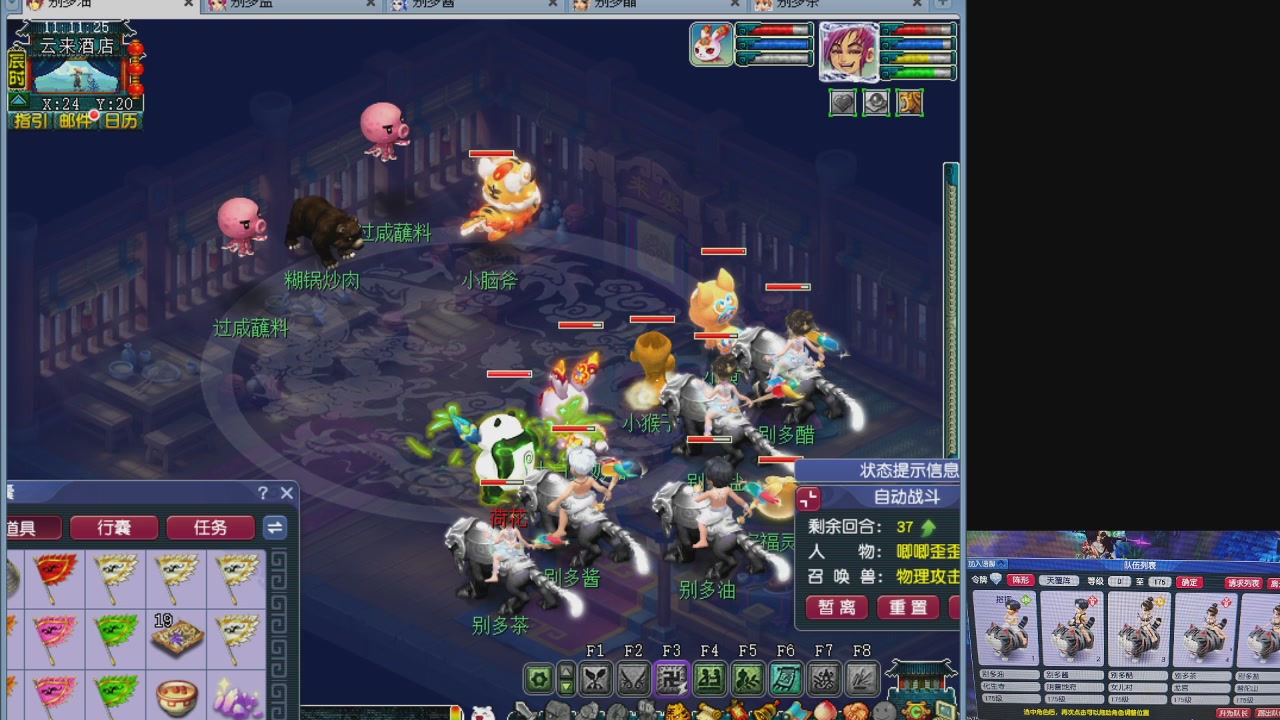
Task: Click the up stepper arrow beside the skill bar gear
Action: 566,670
